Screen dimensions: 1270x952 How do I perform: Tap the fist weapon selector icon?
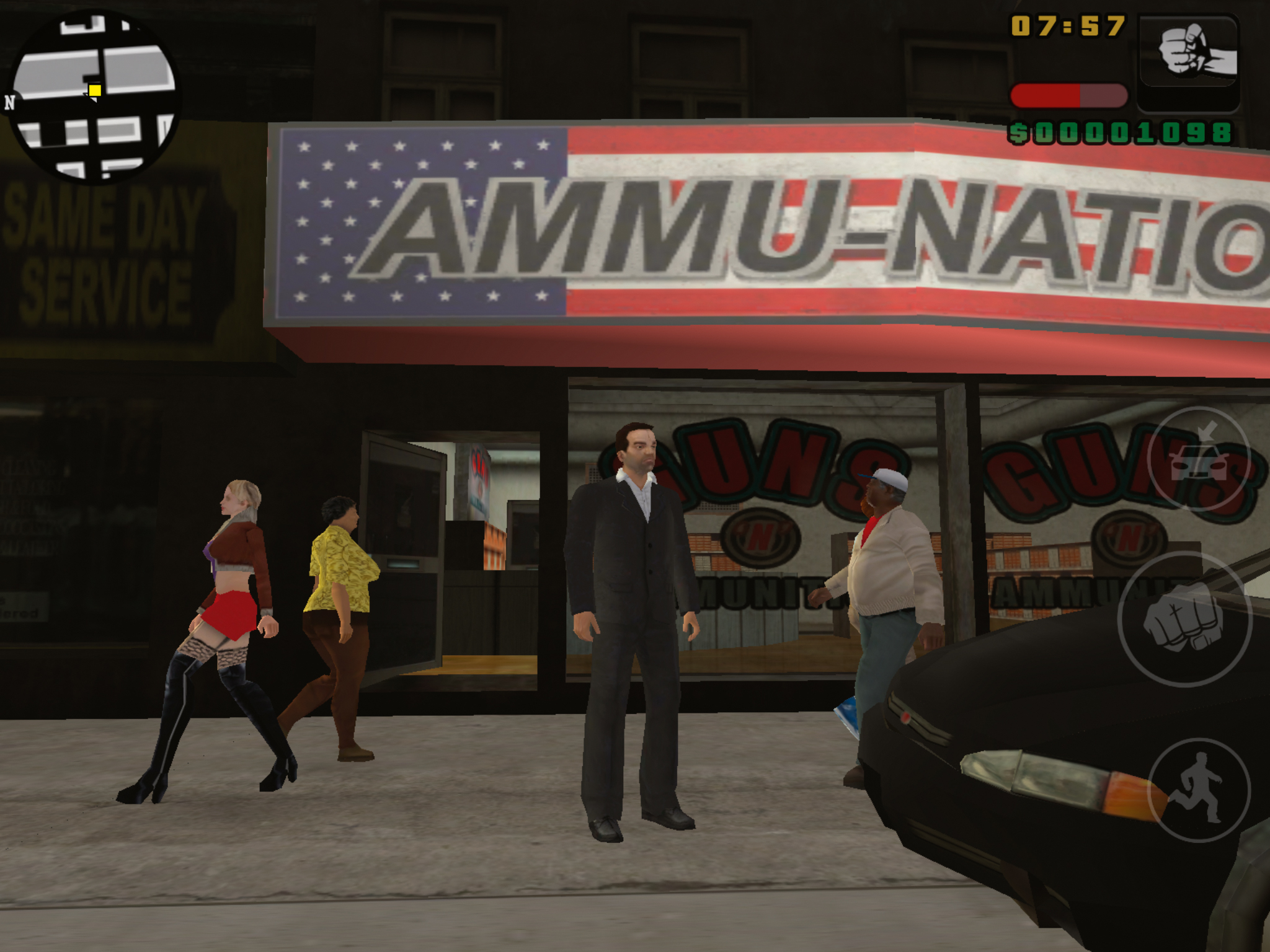[1188, 62]
